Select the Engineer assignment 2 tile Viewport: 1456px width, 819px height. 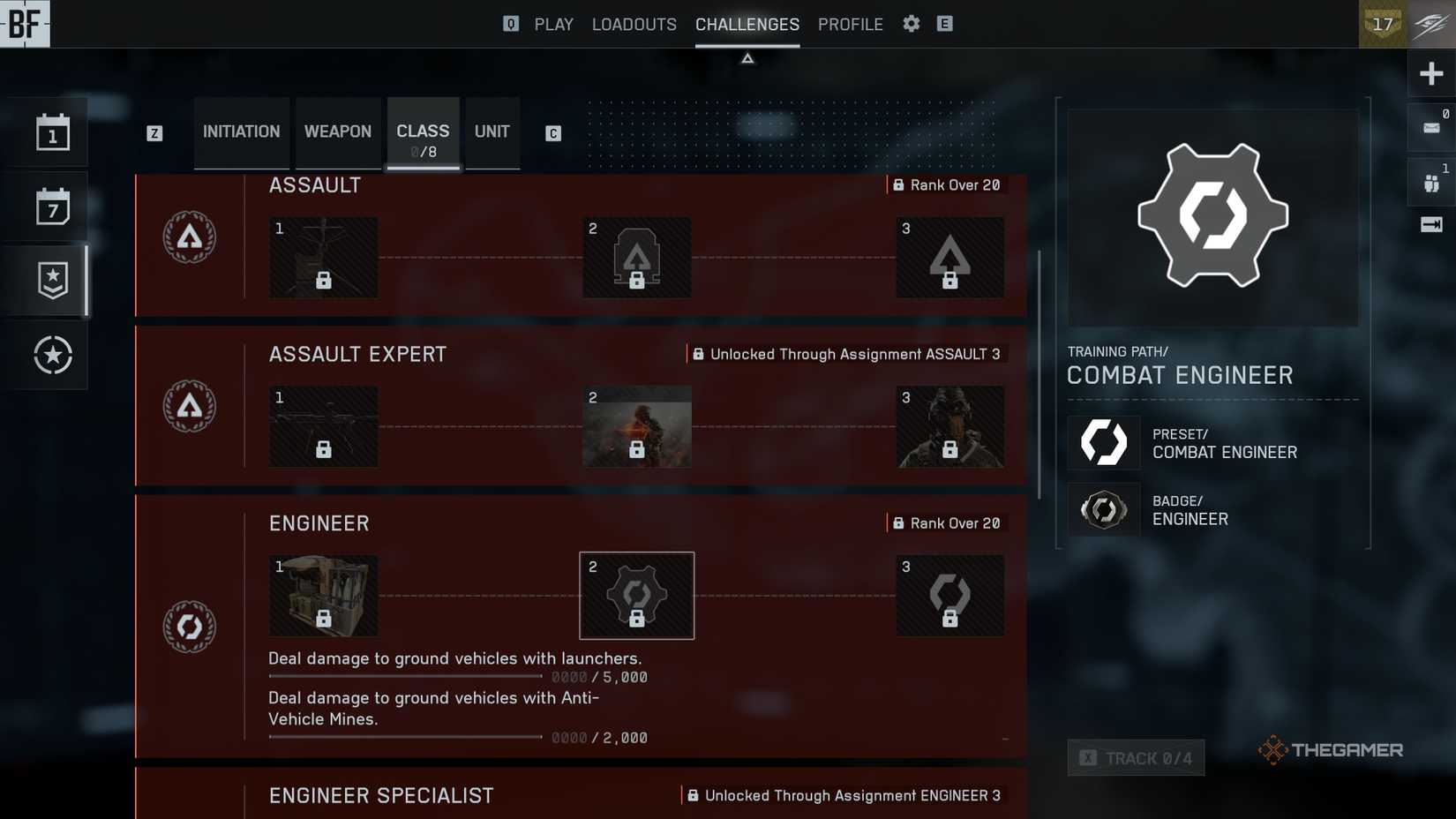point(636,595)
